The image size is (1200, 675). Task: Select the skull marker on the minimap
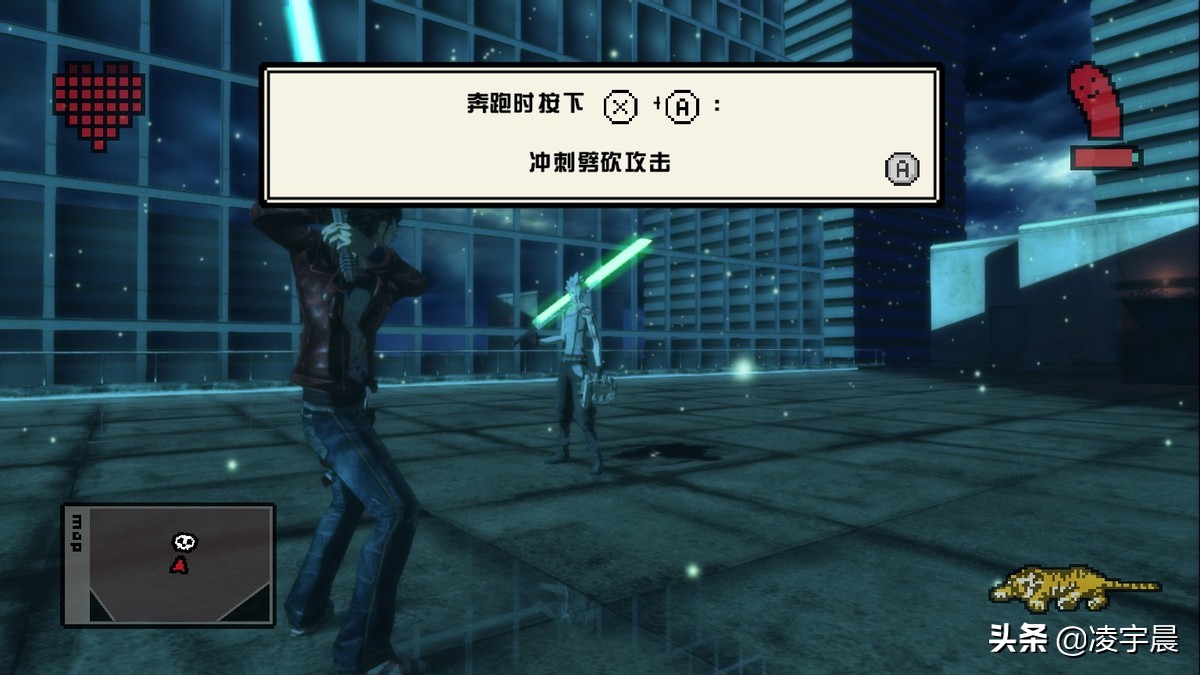point(184,542)
